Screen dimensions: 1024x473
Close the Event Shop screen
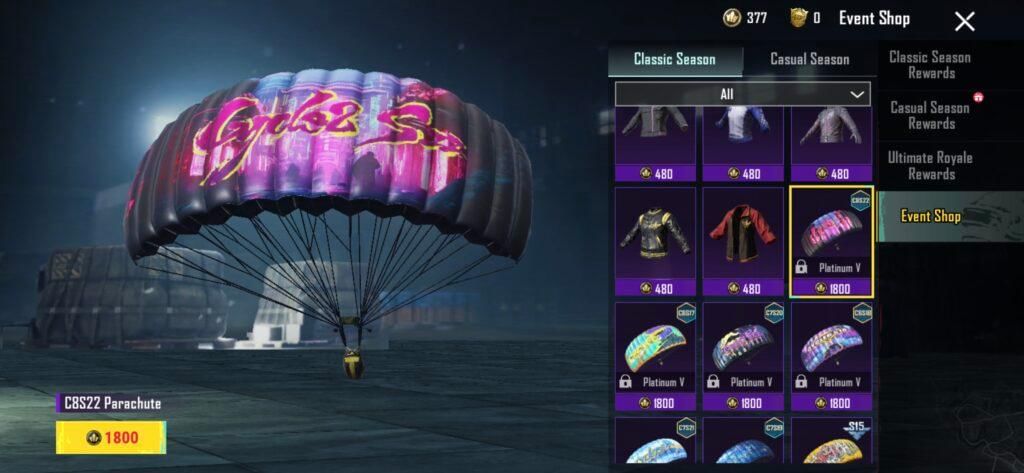[964, 21]
